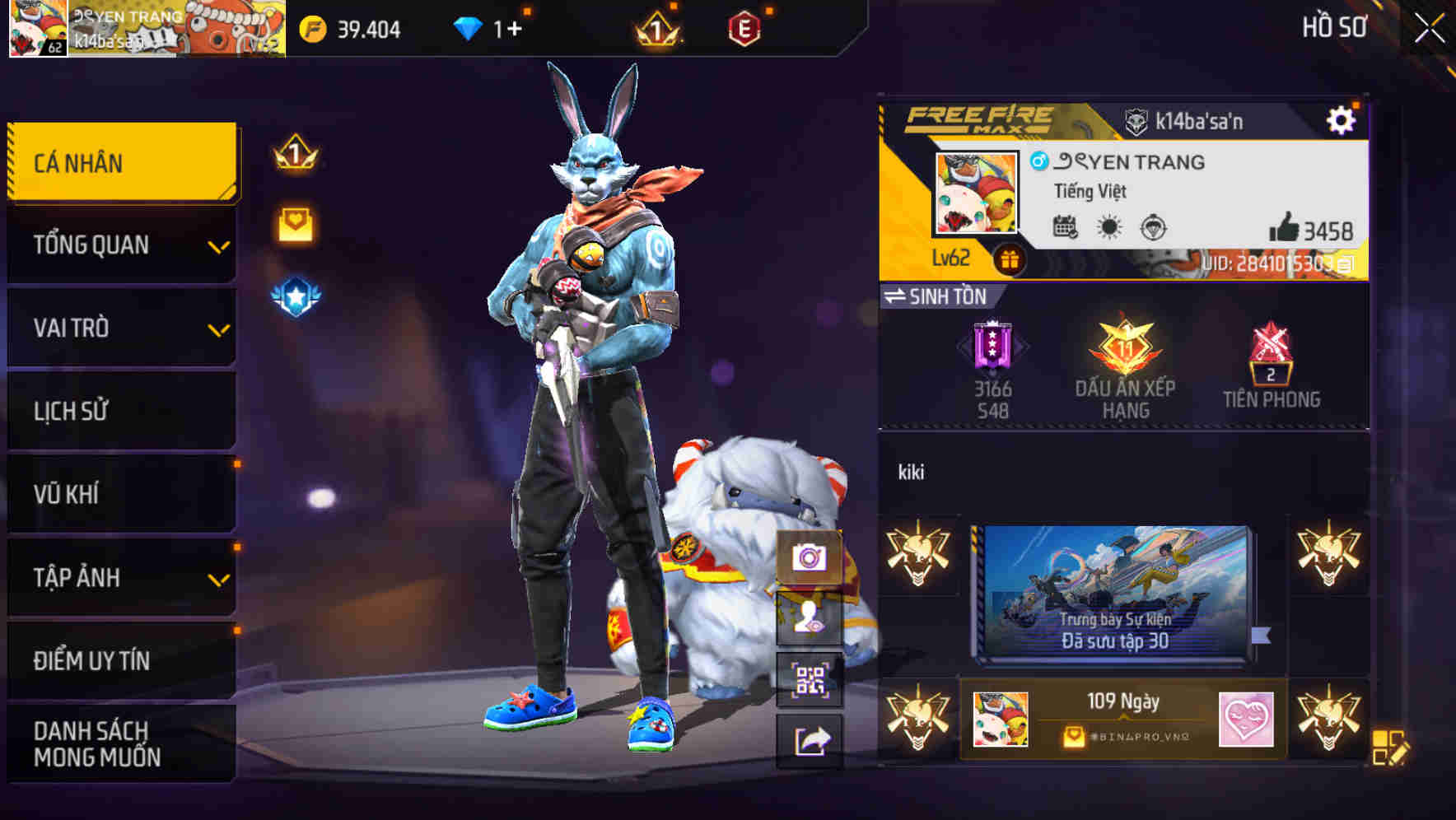Select the crown rank icon in the top bar
The height and width of the screenshot is (820, 1456).
click(x=655, y=28)
